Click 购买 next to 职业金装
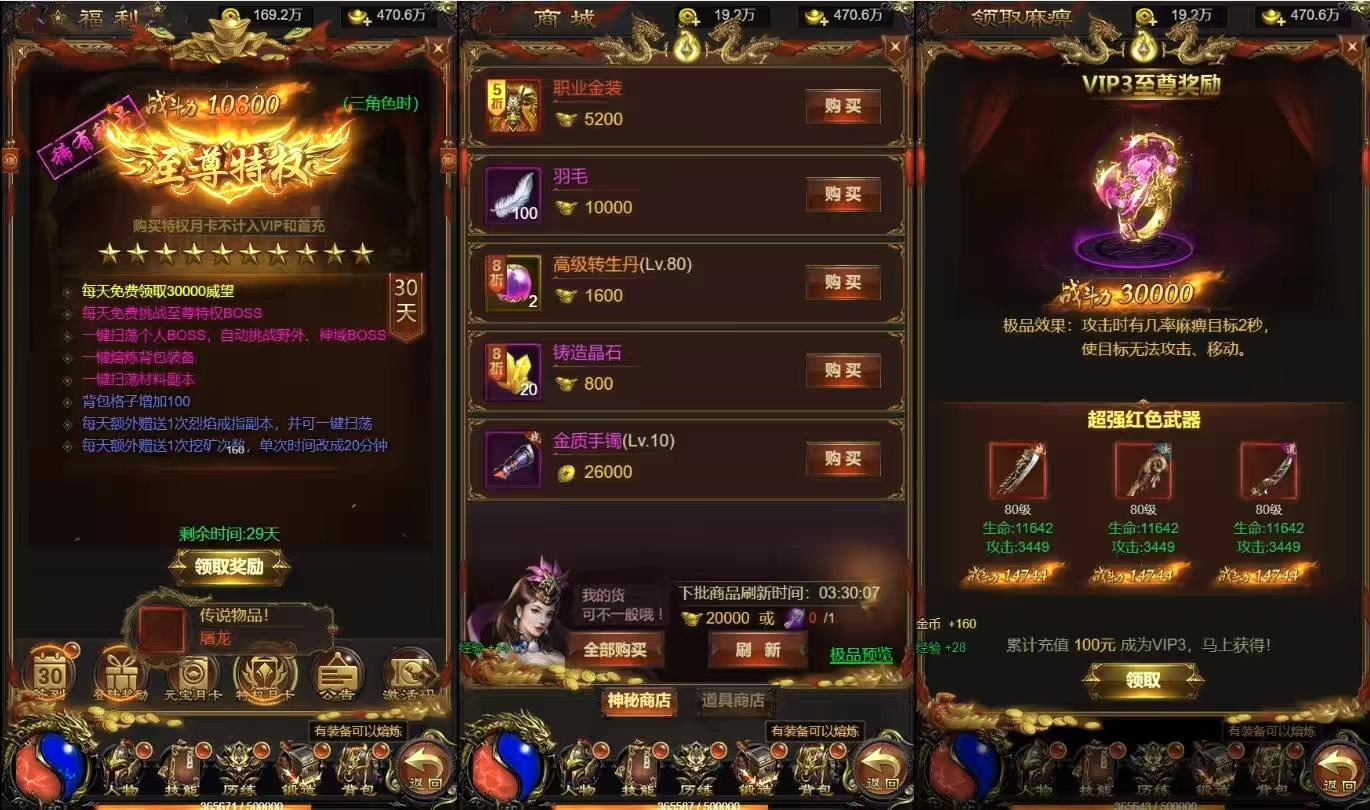The height and width of the screenshot is (810, 1370). pos(843,106)
